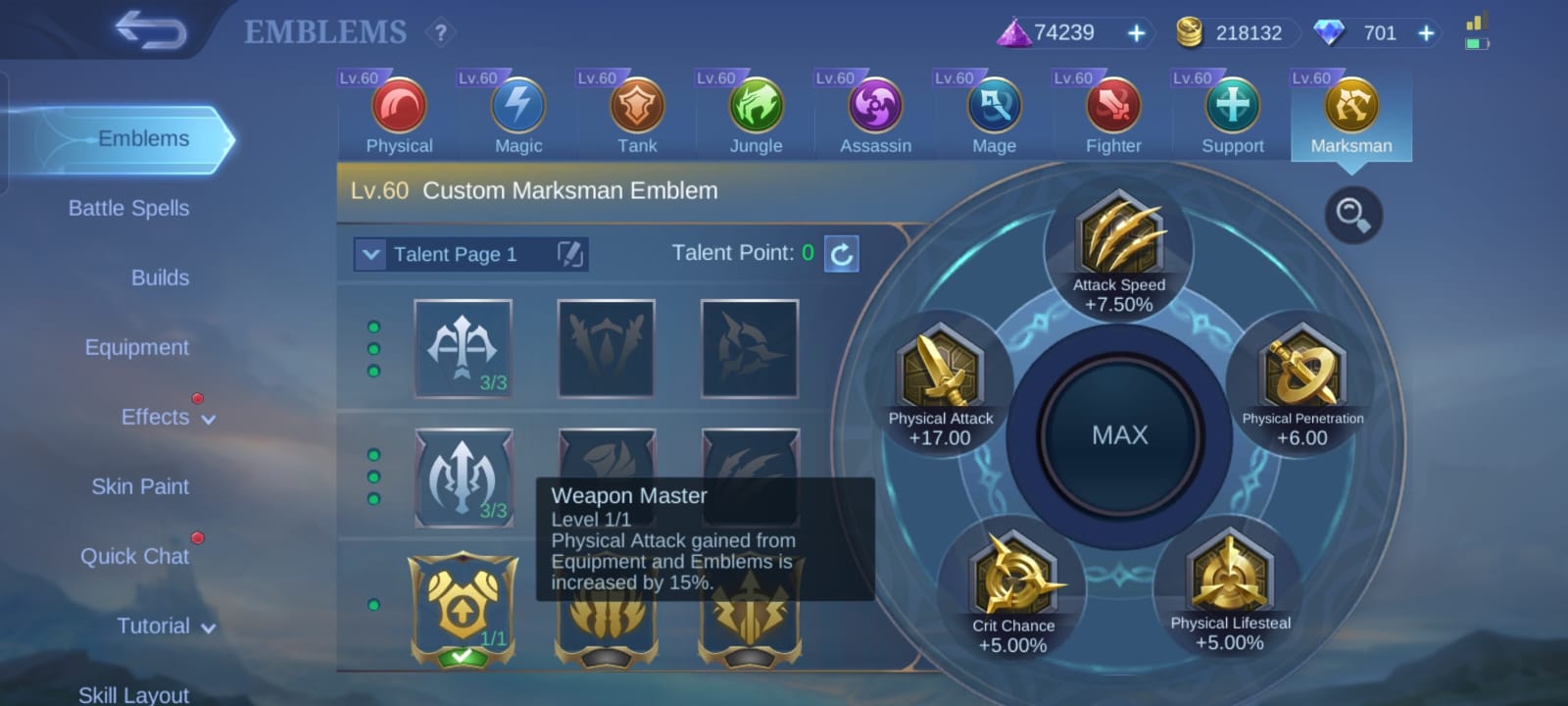The width and height of the screenshot is (1568, 706).
Task: Open the Emblems help question mark
Action: 440,31
